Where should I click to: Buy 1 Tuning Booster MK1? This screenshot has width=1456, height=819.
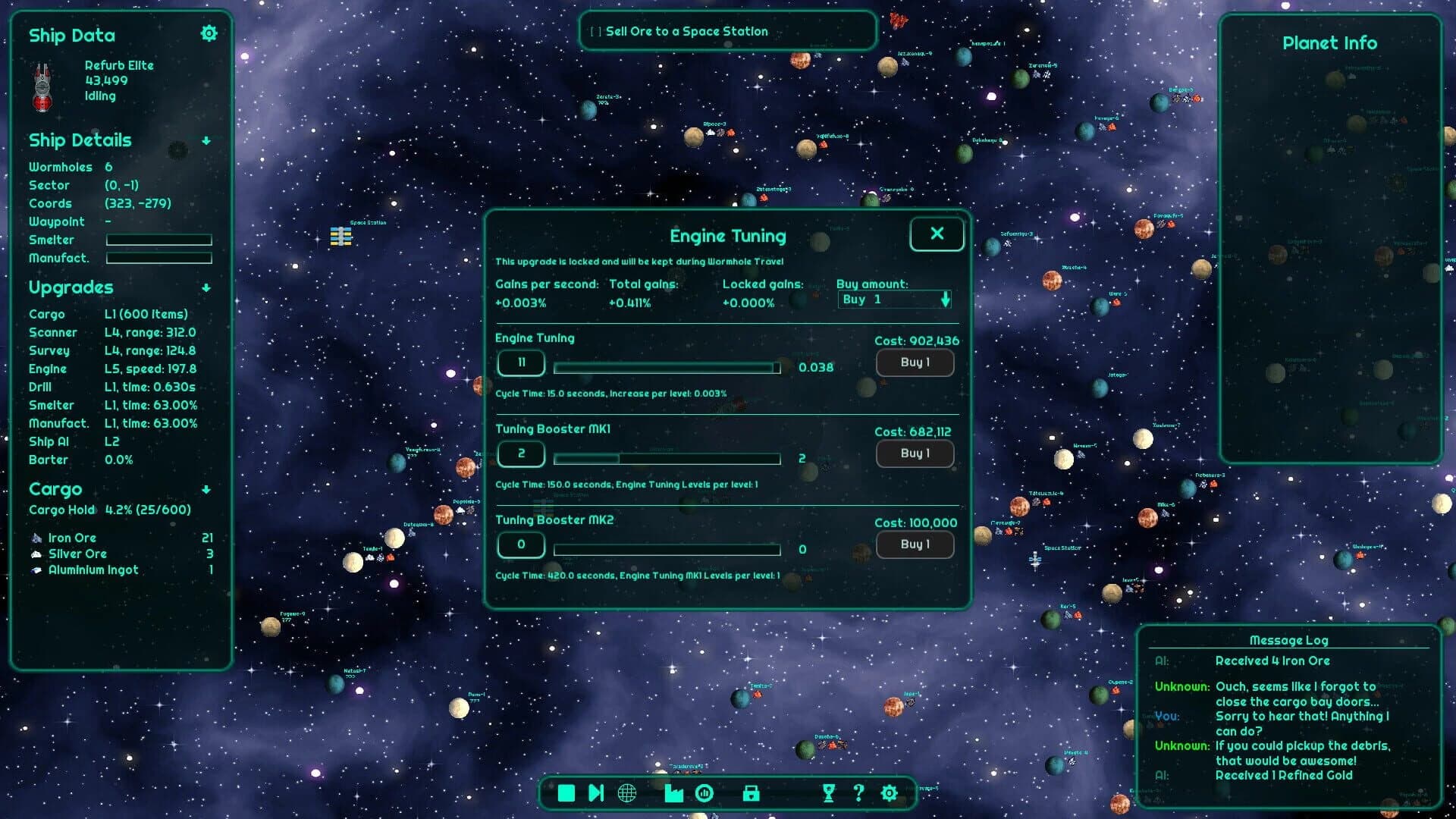(x=915, y=453)
